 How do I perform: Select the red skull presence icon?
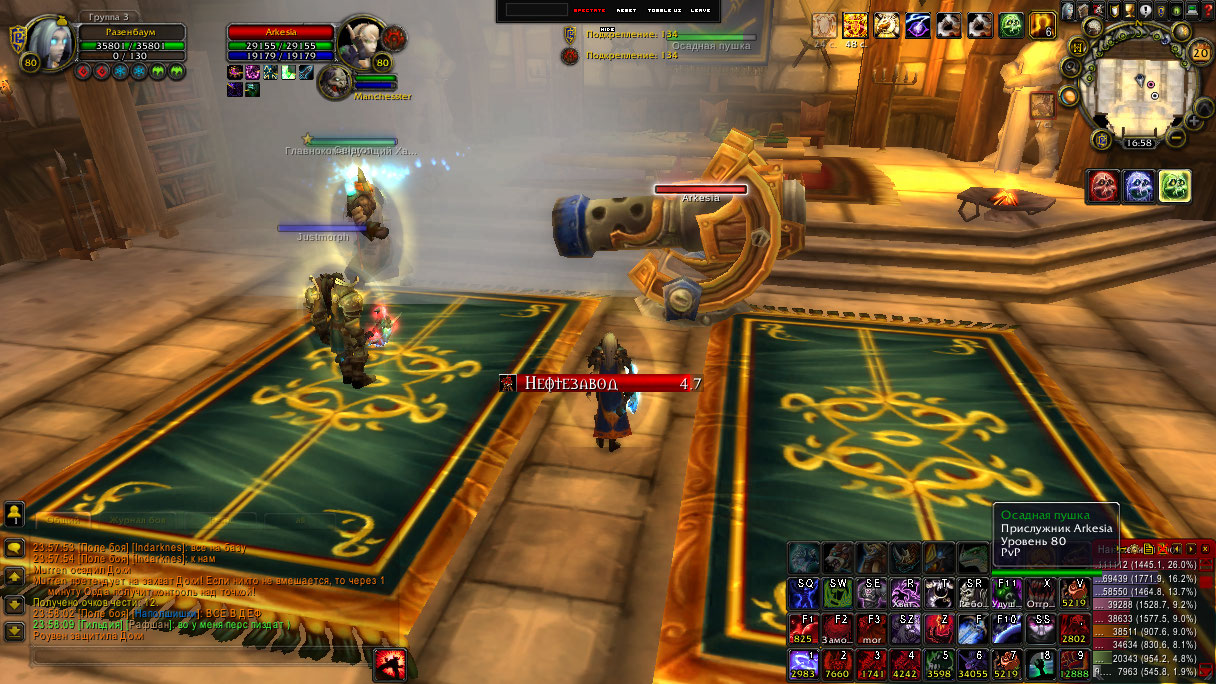click(1103, 186)
